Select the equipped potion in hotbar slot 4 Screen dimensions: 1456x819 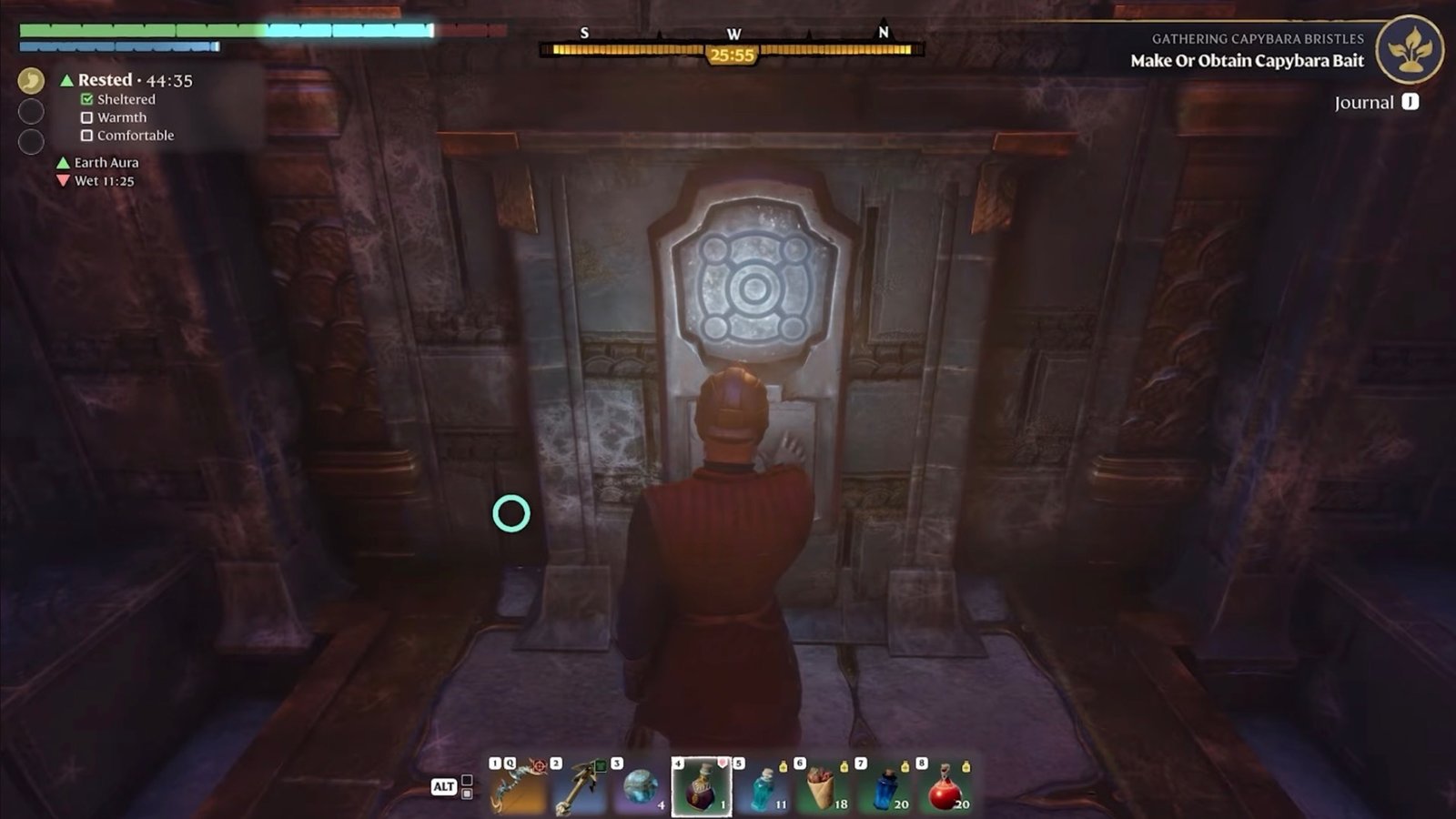703,788
